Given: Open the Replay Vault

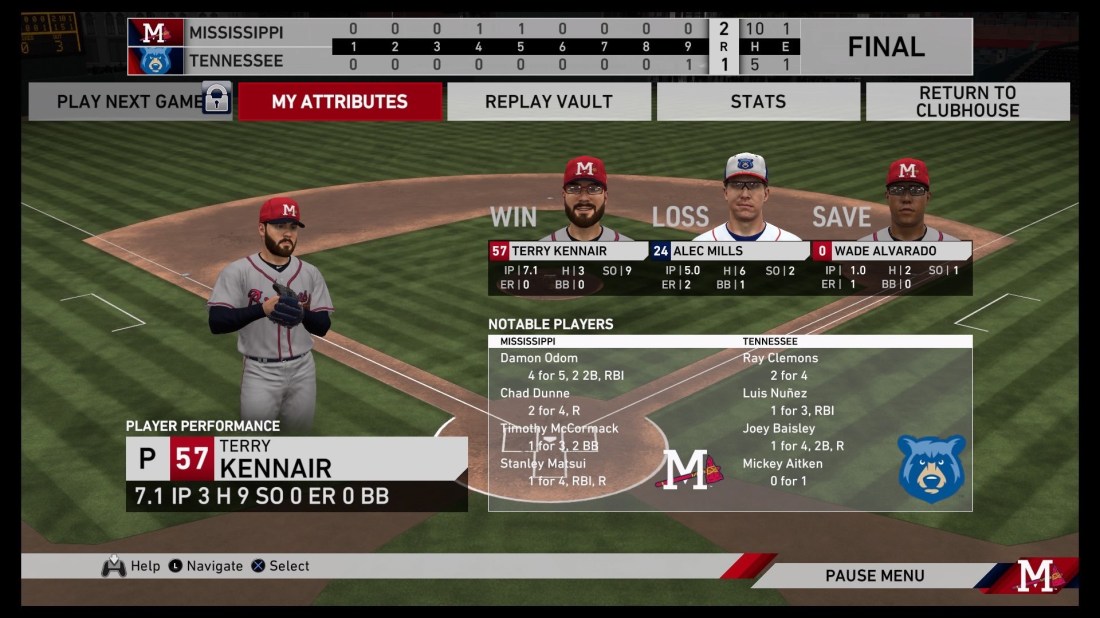Looking at the screenshot, I should 549,102.
